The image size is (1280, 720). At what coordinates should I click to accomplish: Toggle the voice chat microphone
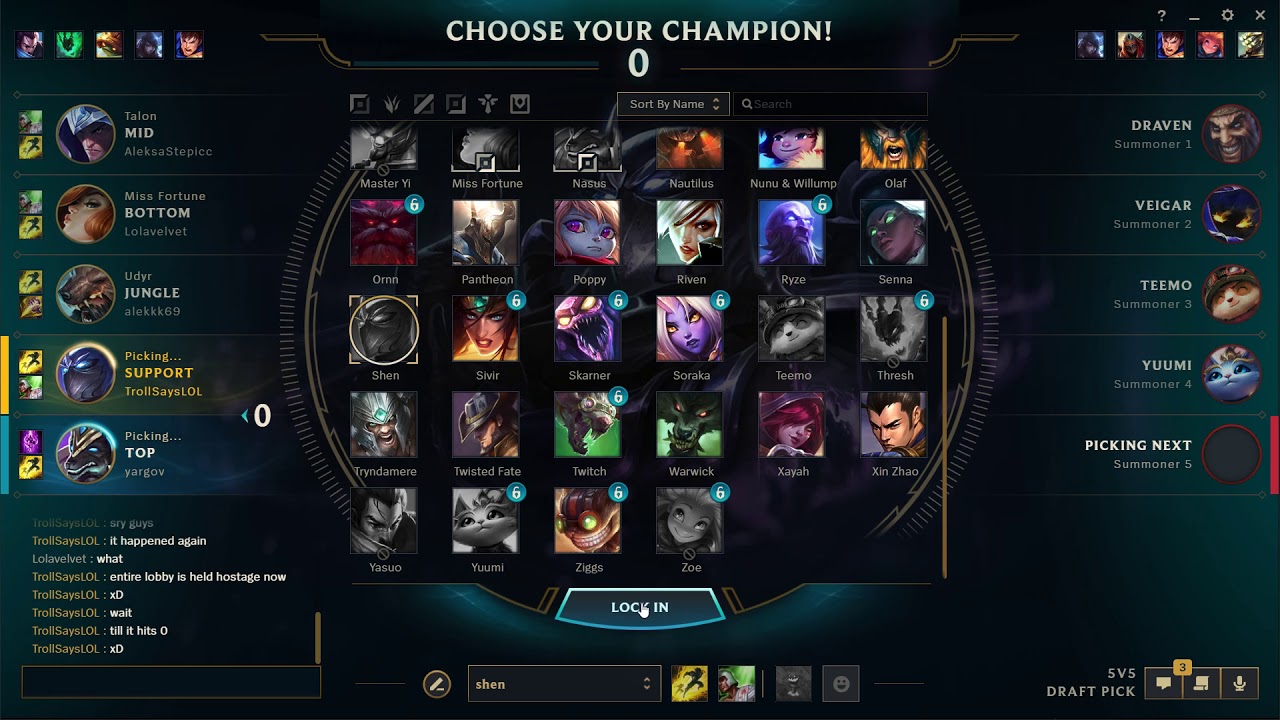click(1240, 684)
